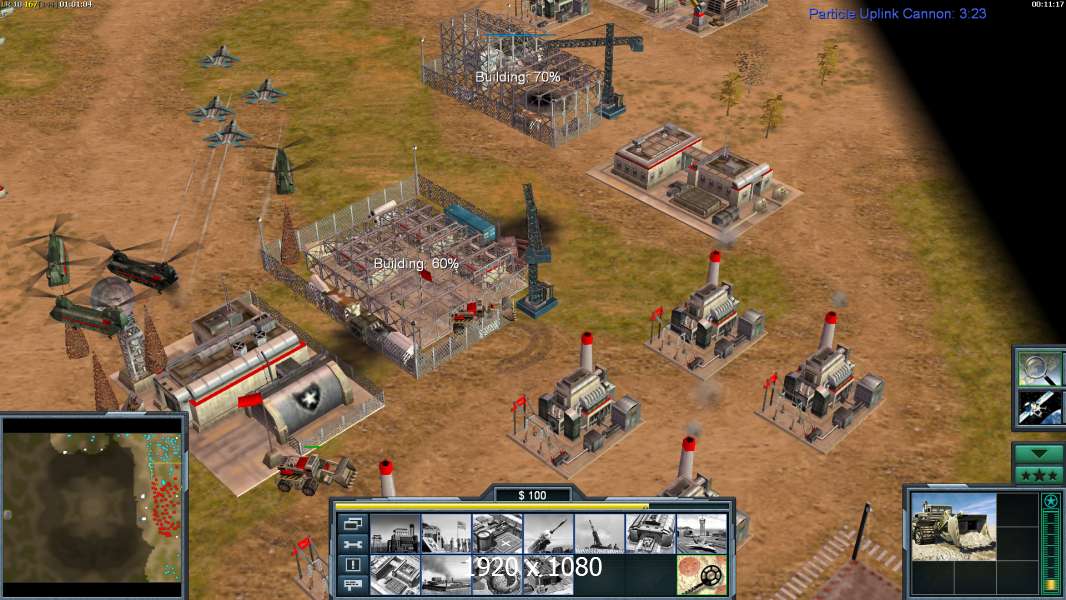Viewport: 1066px width, 600px height.
Task: Select the dozer unit portrait
Action: [x=953, y=525]
